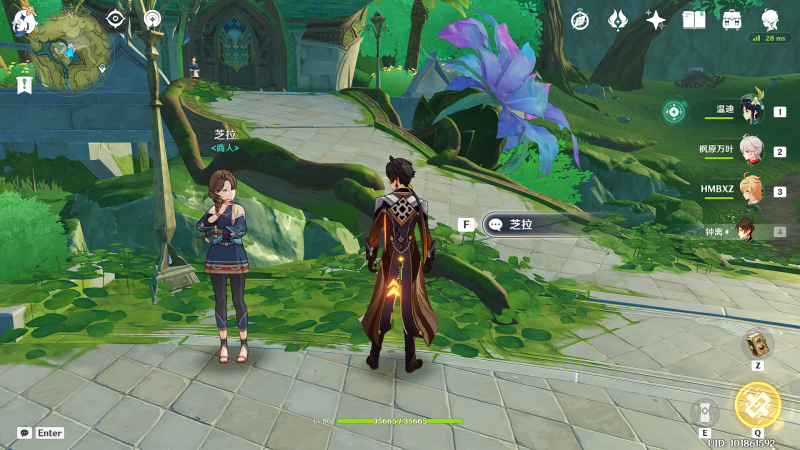The height and width of the screenshot is (450, 800).
Task: Toggle the elemental sight eye icon
Action: pos(115,18)
